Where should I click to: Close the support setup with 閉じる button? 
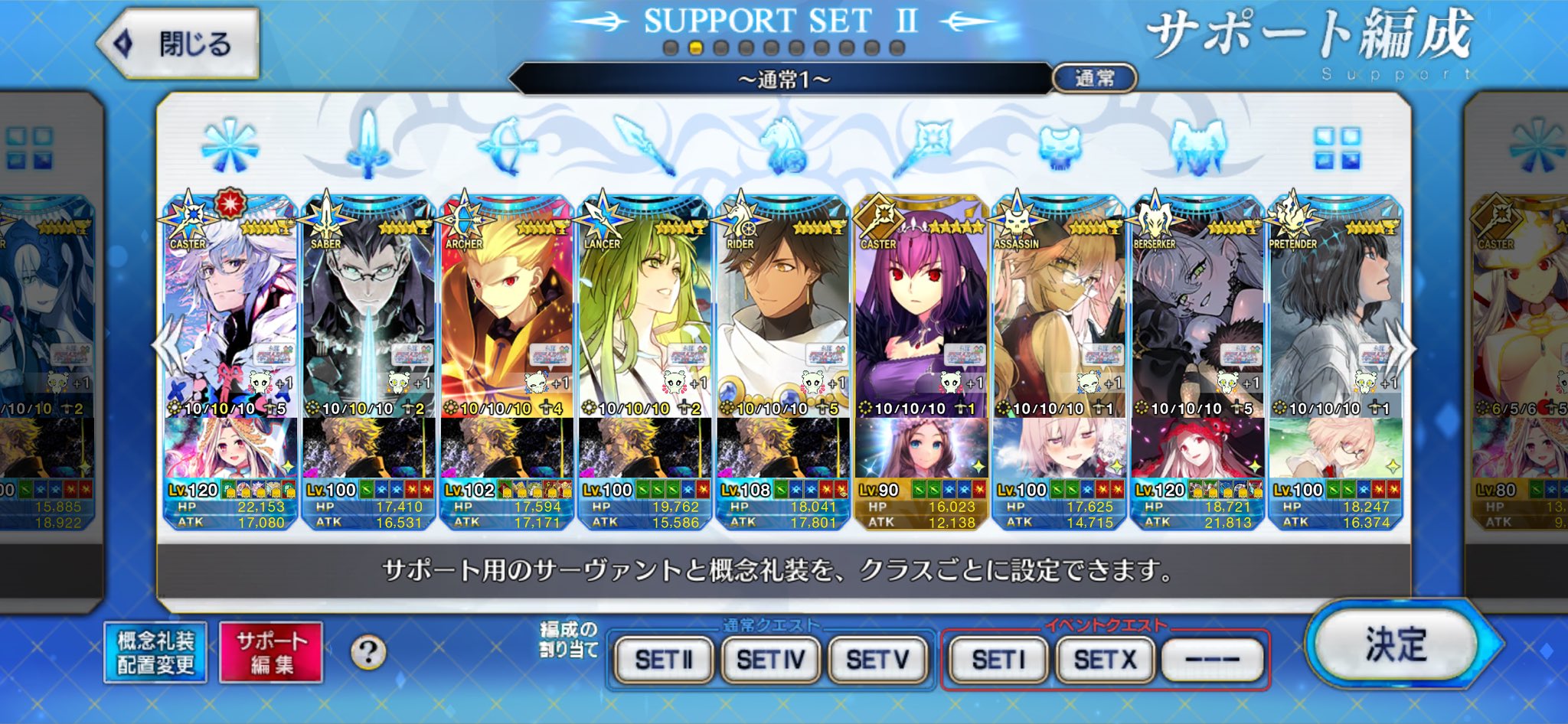[180, 44]
